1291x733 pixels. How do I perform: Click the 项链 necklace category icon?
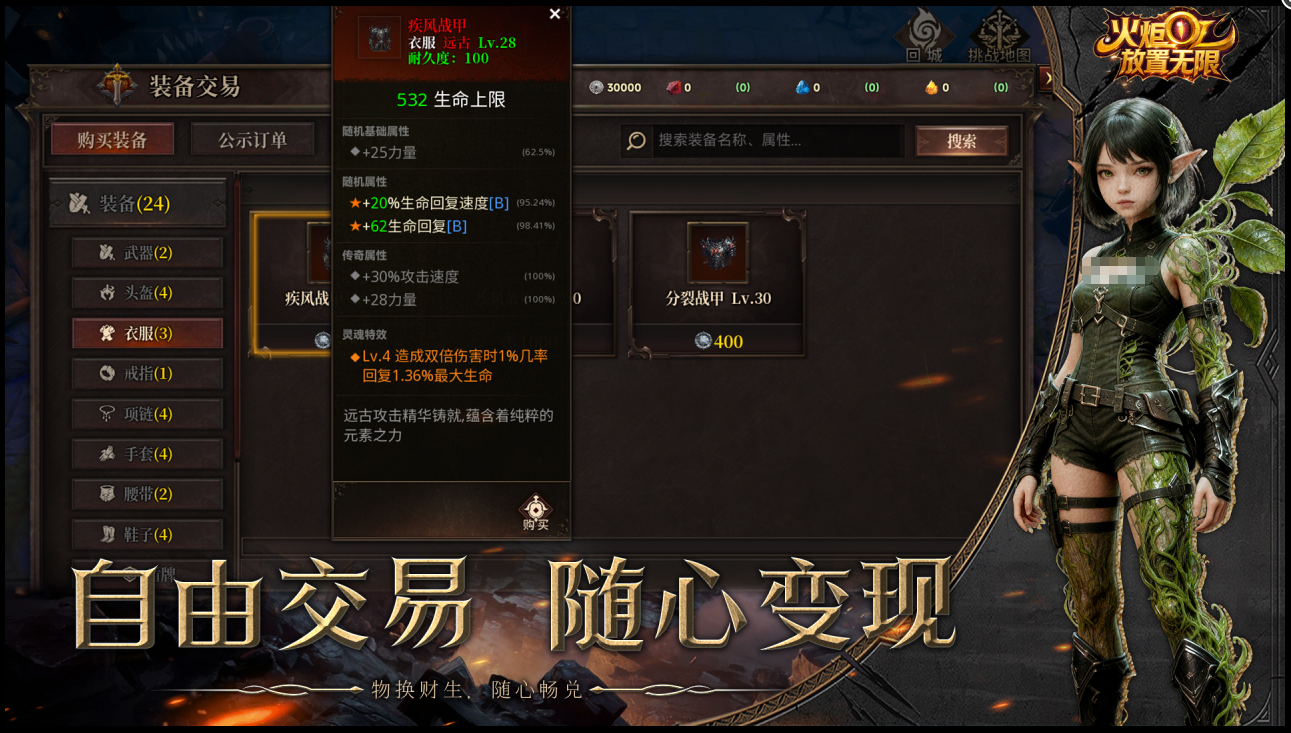tap(110, 413)
